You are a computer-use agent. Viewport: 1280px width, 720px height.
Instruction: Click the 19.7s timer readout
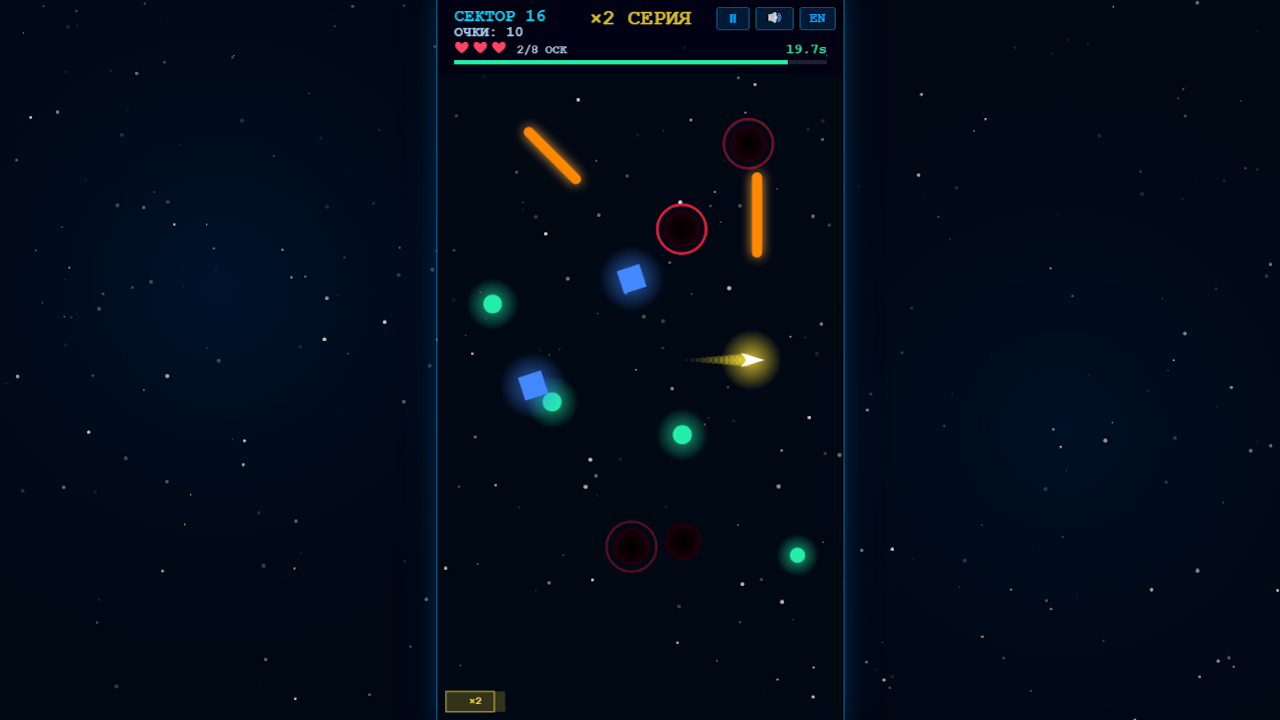coord(804,48)
